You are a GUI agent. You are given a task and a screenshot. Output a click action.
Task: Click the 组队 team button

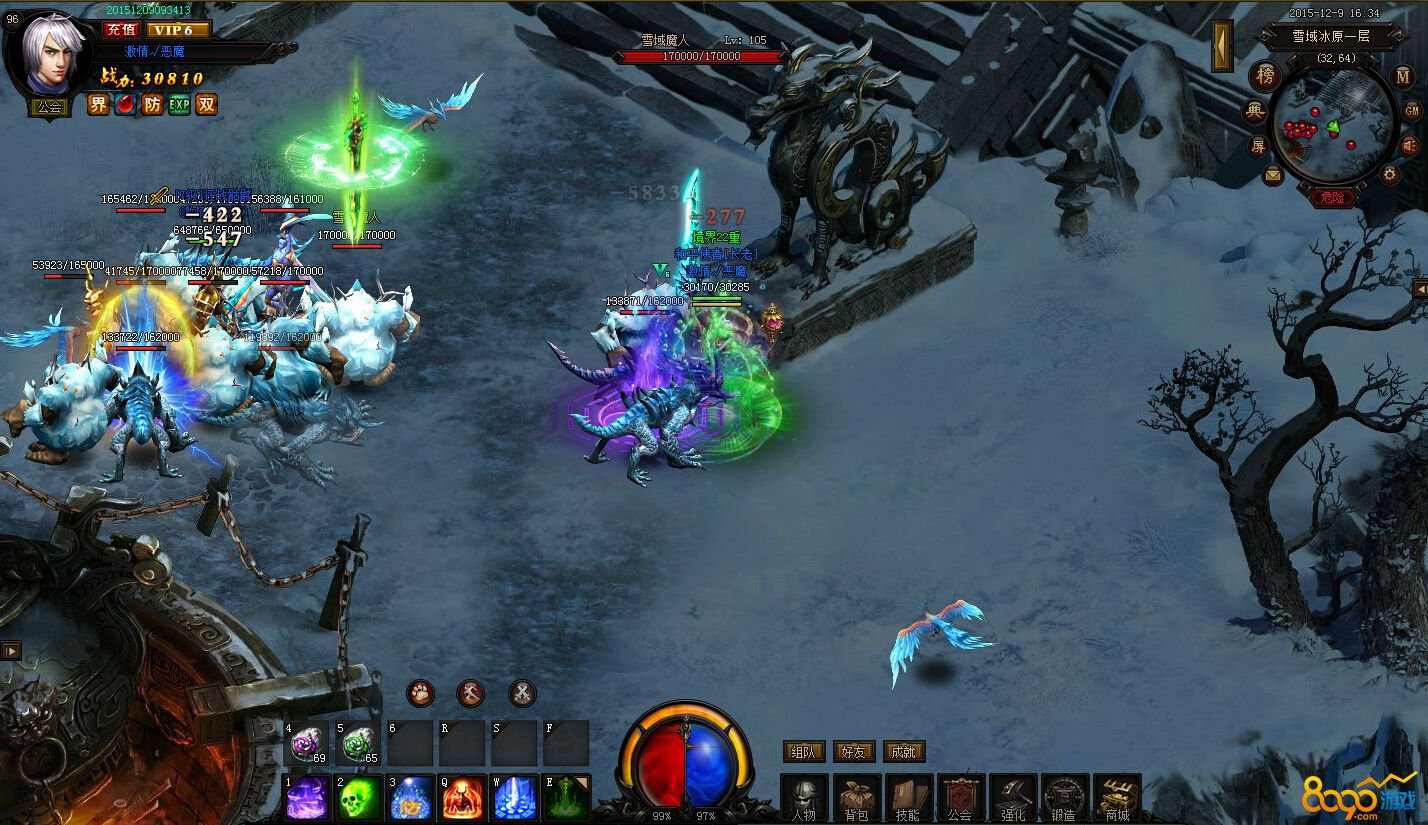click(804, 752)
